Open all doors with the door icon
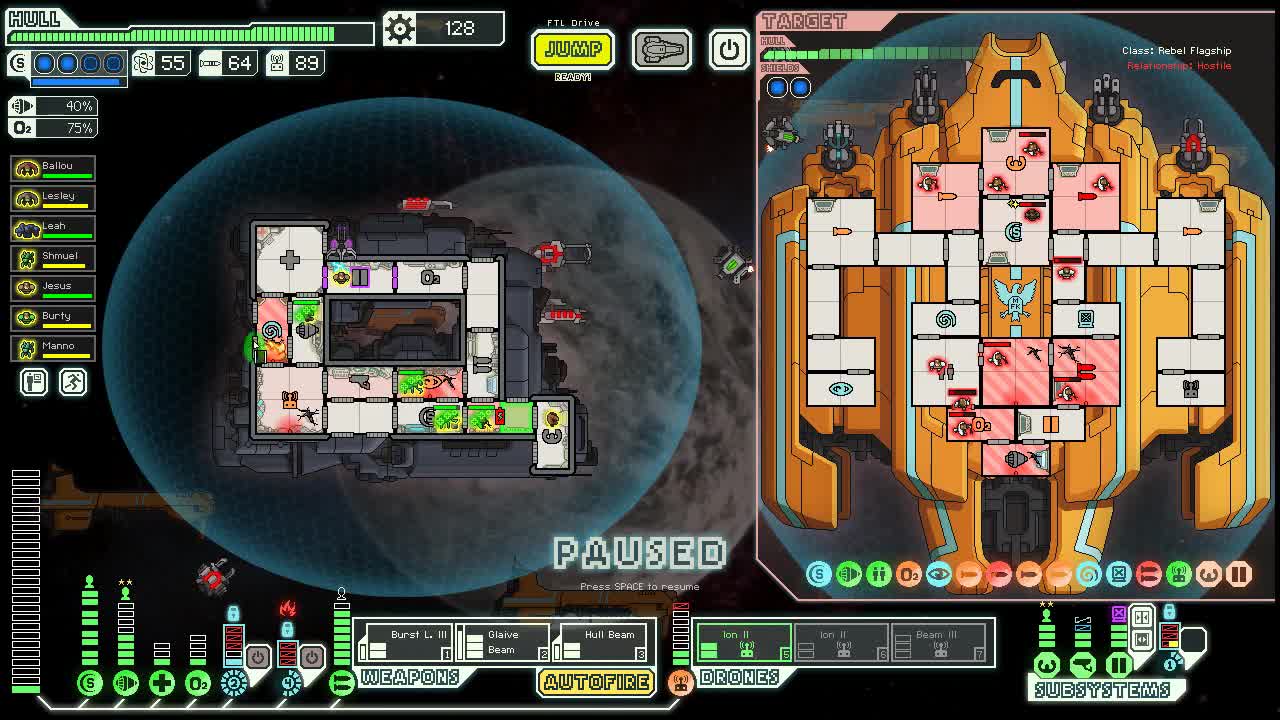This screenshot has width=1280, height=720. click(1142, 640)
